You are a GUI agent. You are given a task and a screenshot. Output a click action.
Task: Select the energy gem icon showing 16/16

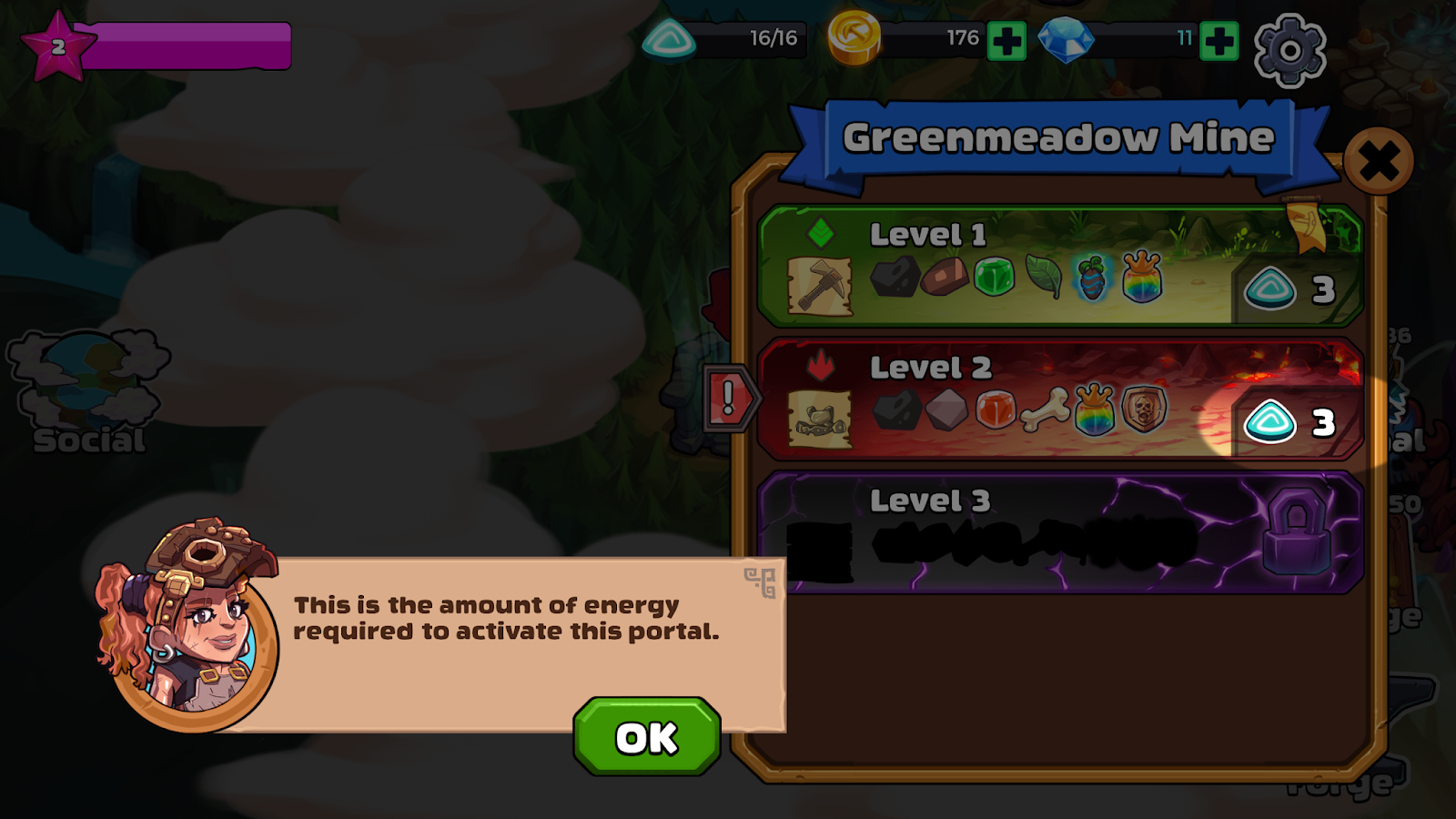coord(671,39)
